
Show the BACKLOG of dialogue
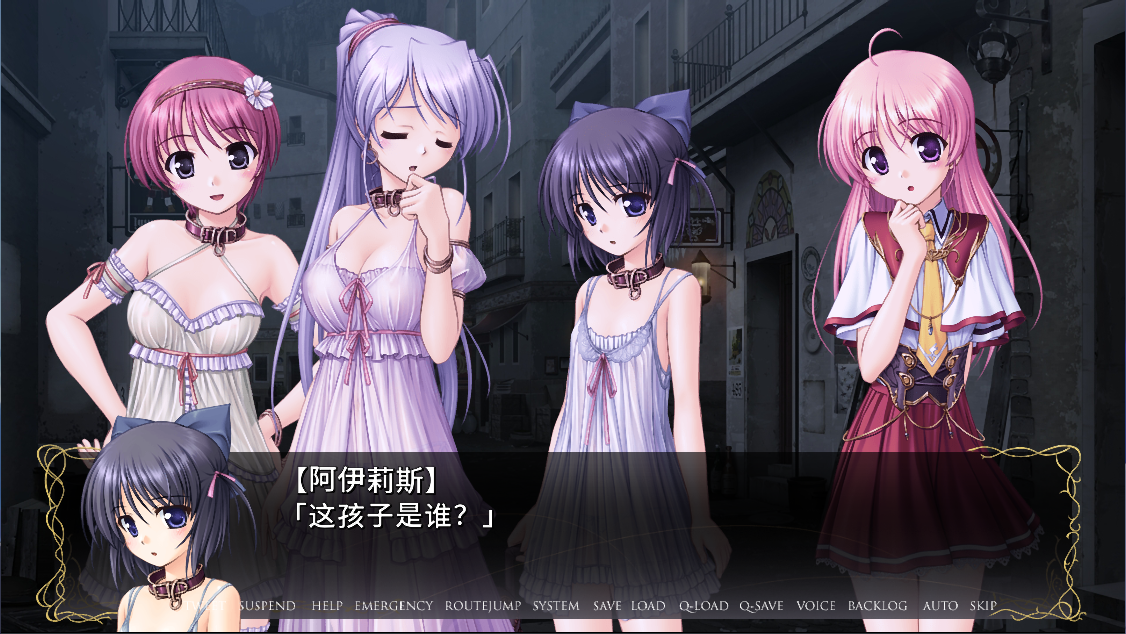pos(878,606)
